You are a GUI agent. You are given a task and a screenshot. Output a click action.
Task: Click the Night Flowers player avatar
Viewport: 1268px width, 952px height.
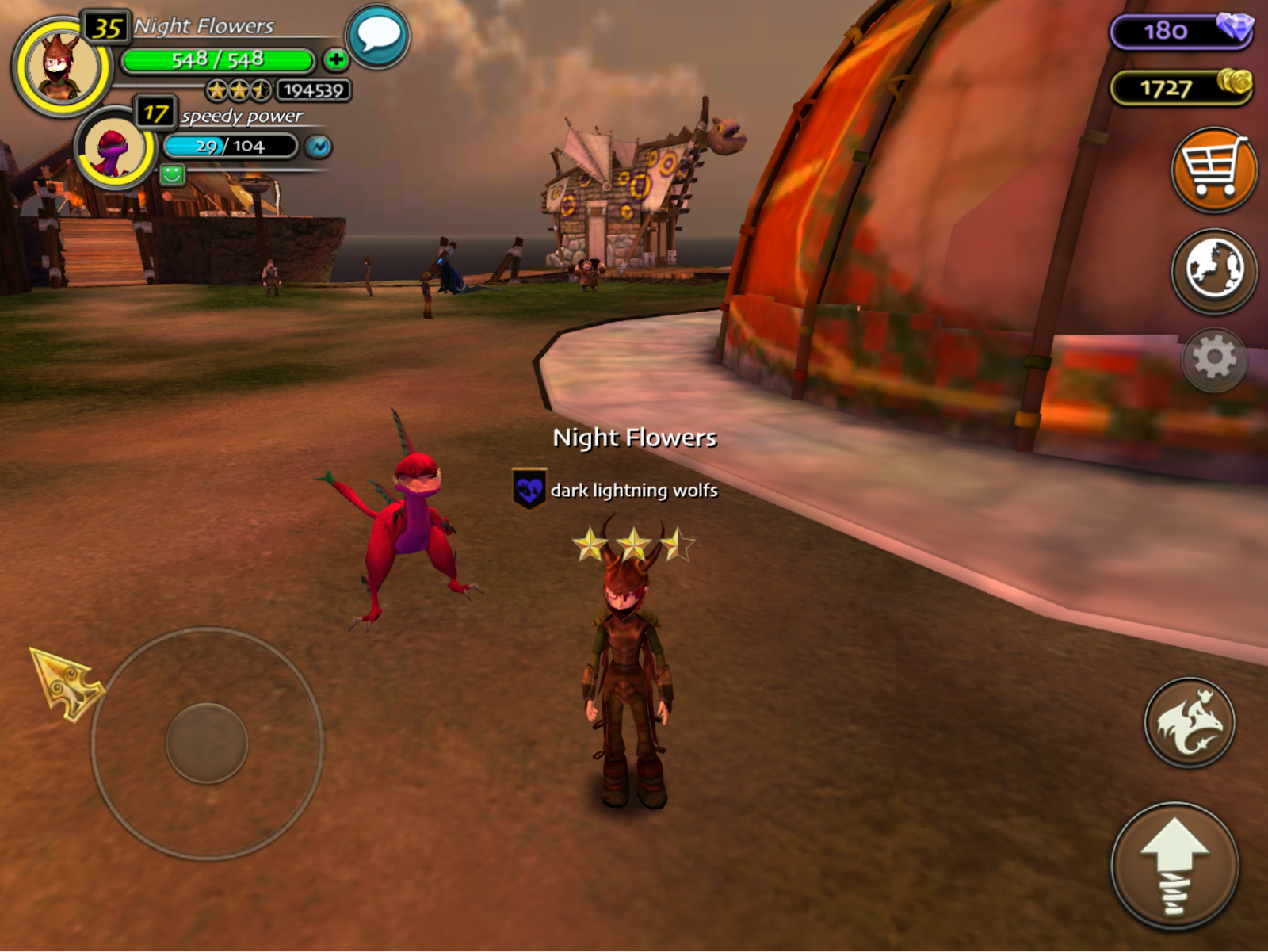pos(62,67)
